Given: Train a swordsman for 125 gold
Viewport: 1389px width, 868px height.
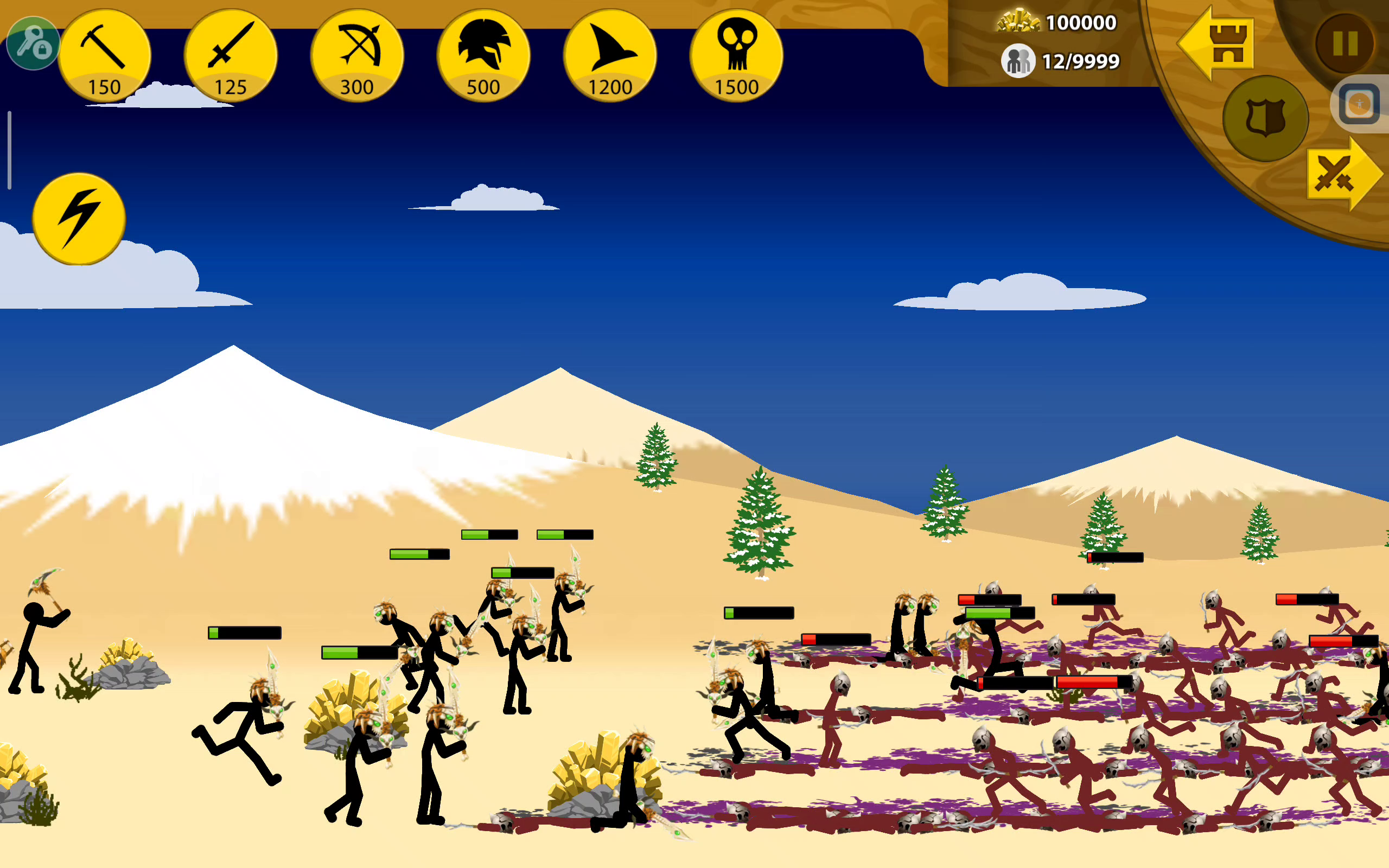Looking at the screenshot, I should [x=231, y=56].
